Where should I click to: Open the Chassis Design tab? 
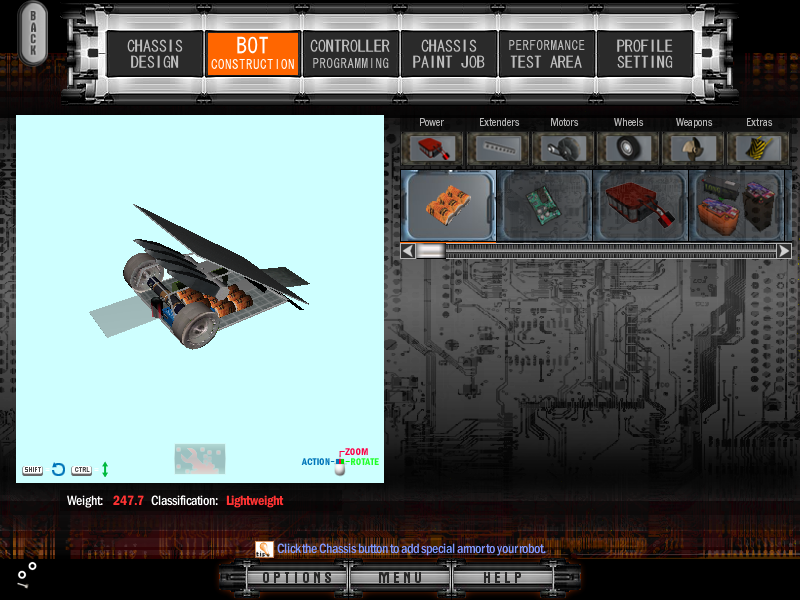point(154,54)
